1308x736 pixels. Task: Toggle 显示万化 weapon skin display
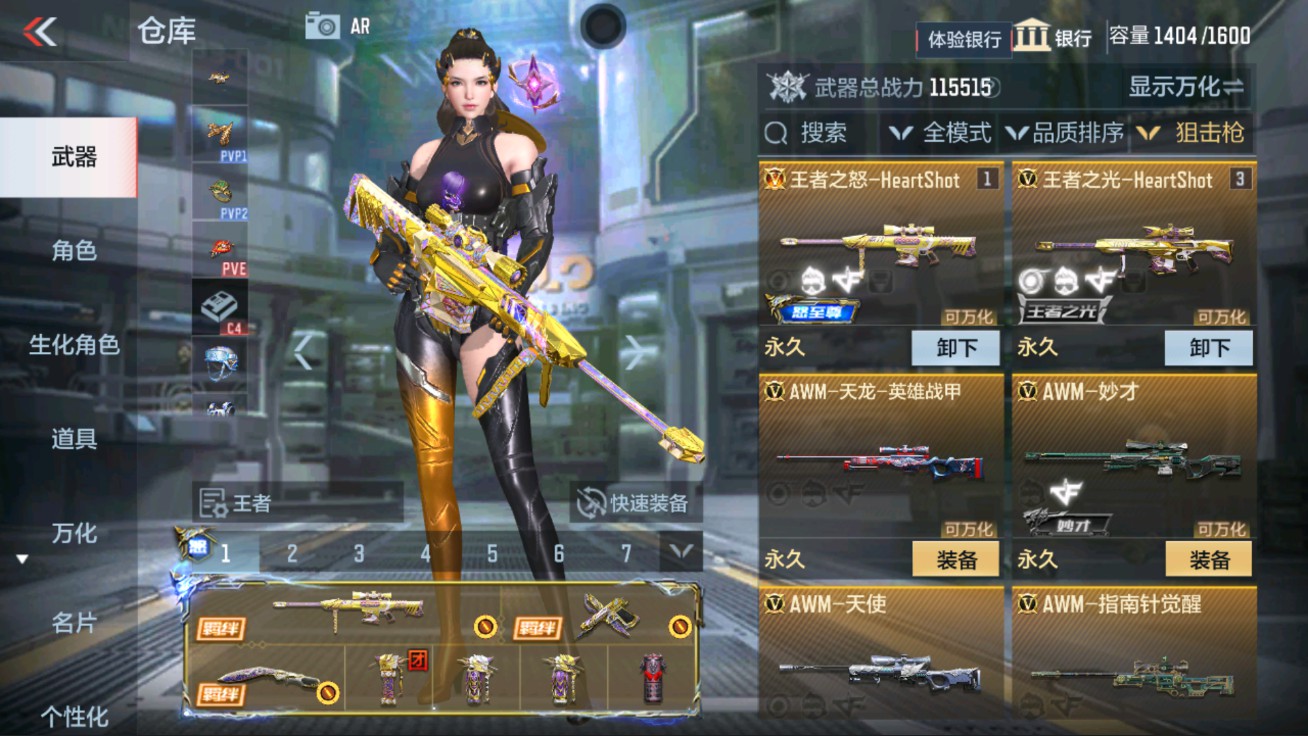tap(1187, 88)
